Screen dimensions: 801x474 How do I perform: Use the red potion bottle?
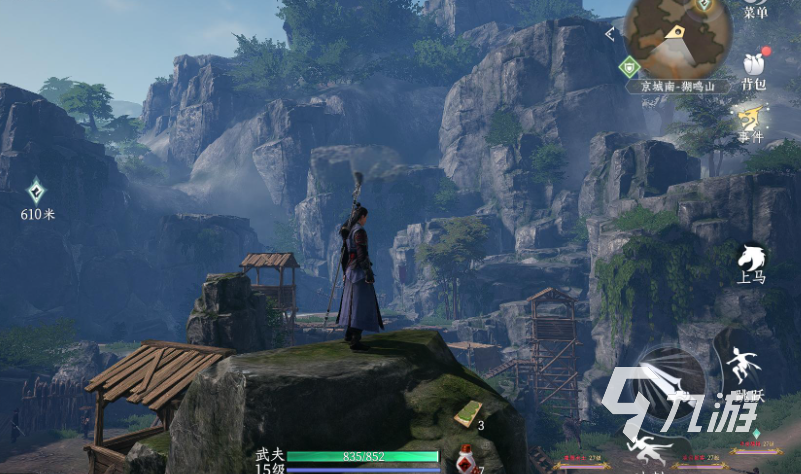click(x=465, y=460)
